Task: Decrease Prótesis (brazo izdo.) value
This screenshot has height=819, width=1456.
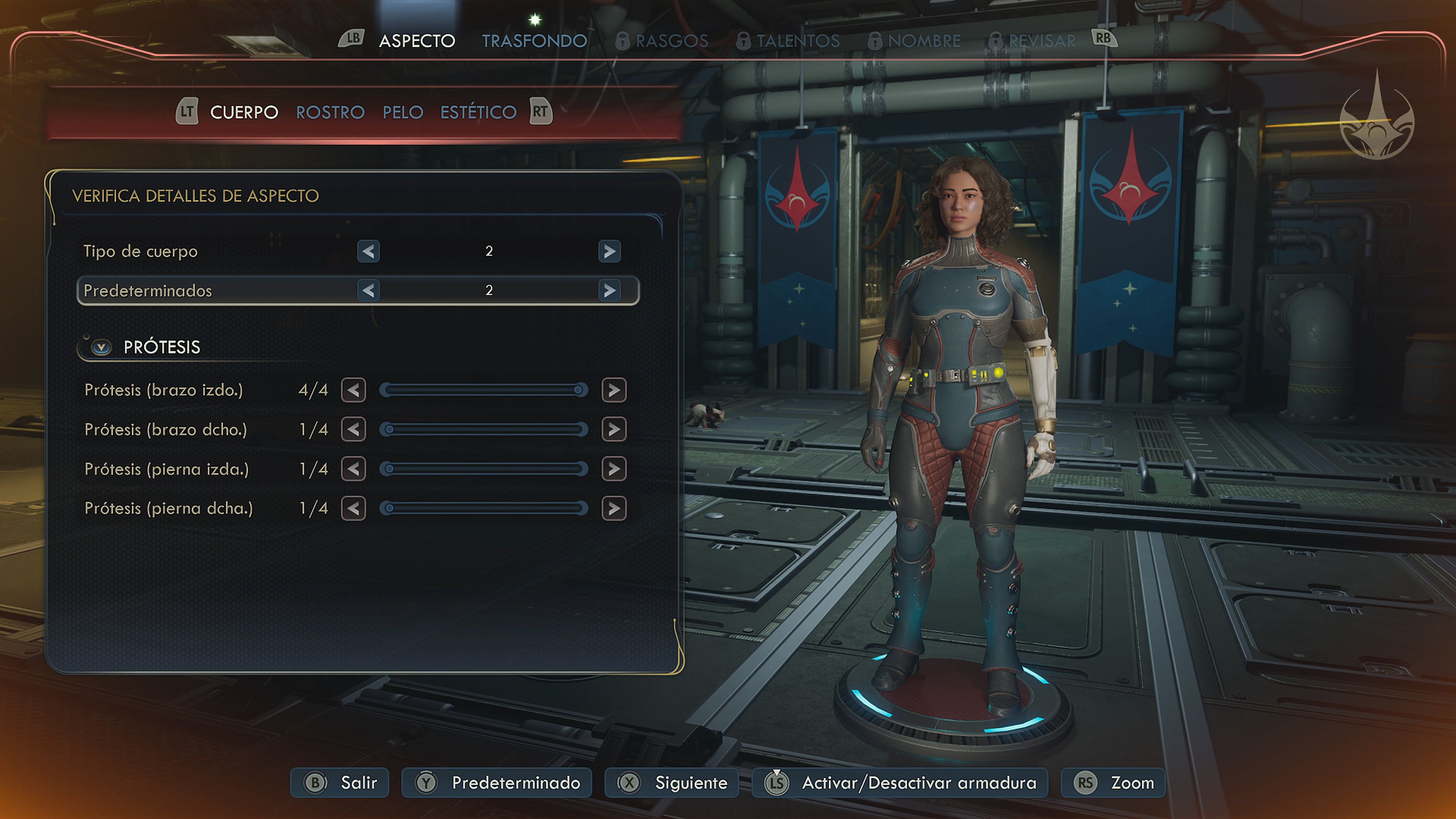Action: 353,390
